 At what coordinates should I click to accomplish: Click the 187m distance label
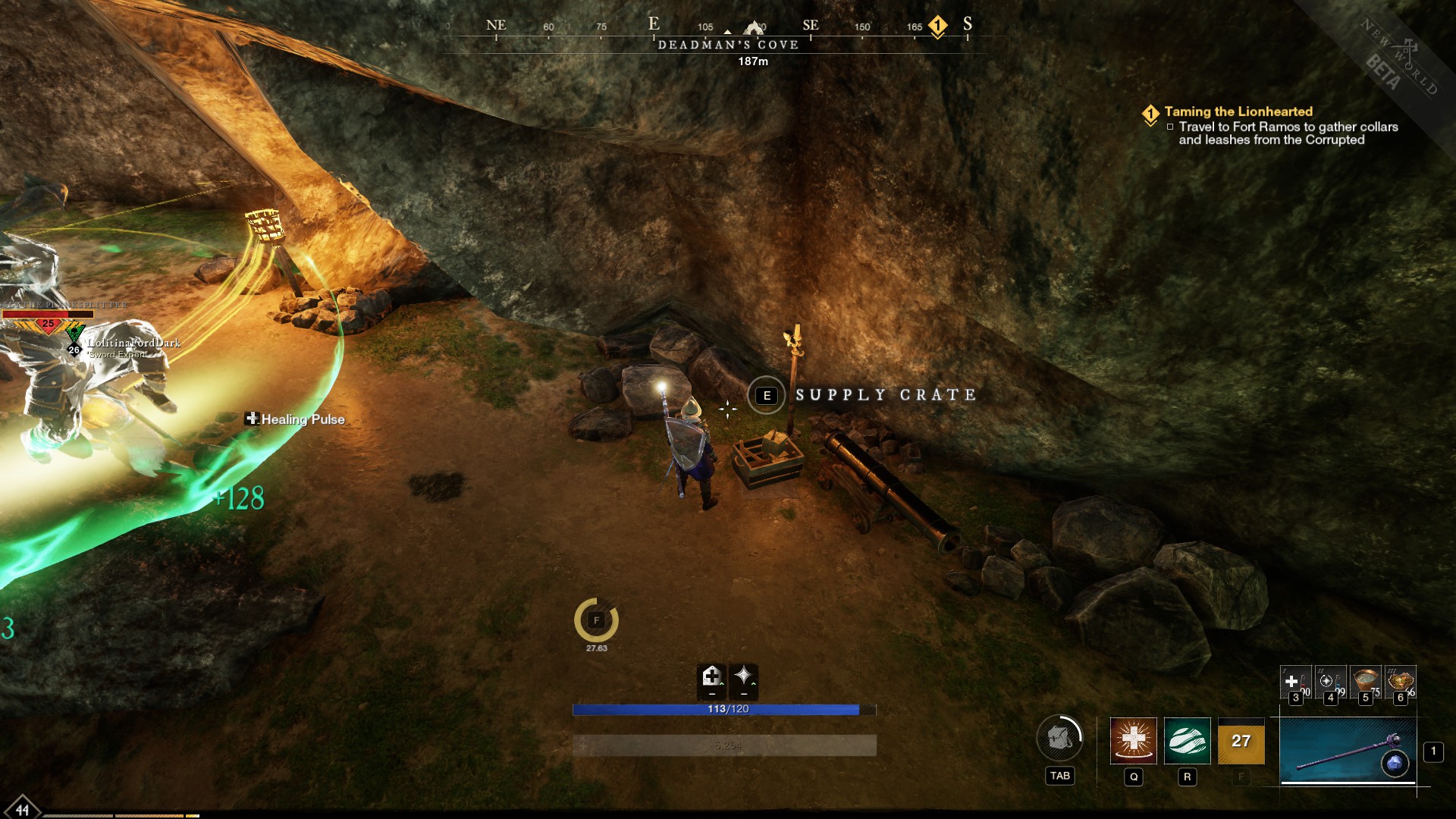[x=752, y=61]
